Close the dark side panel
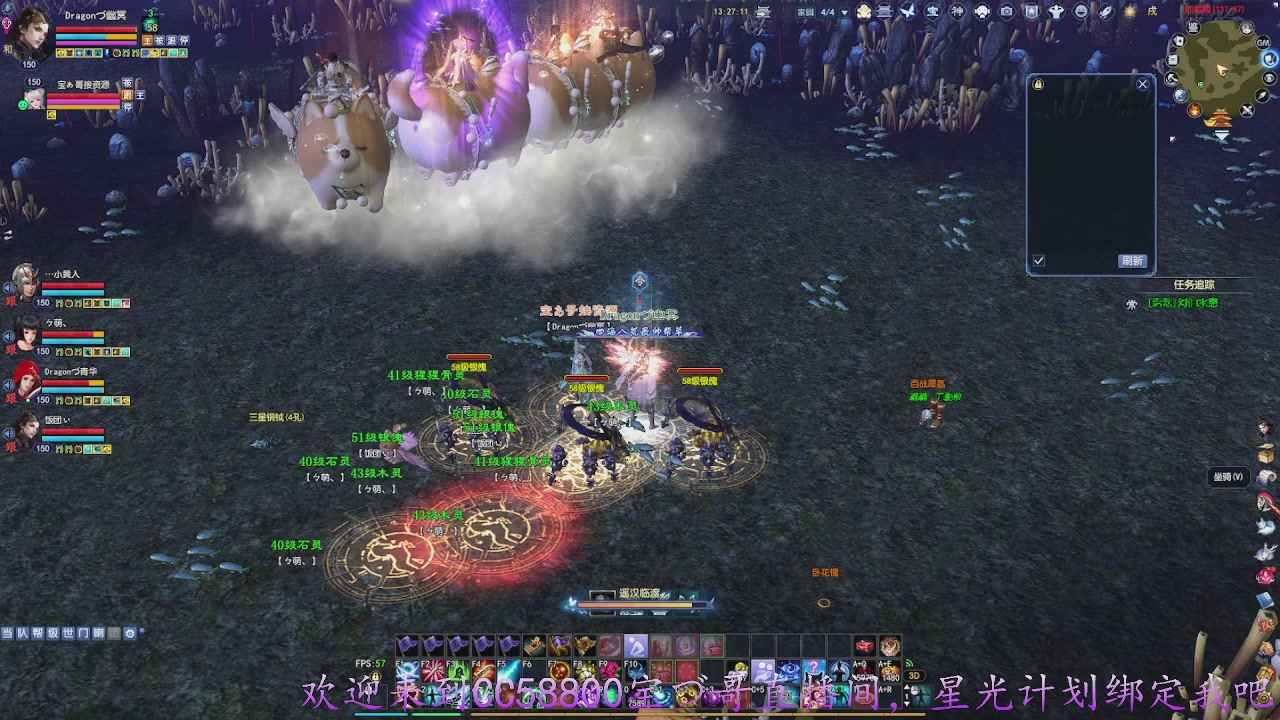This screenshot has height=720, width=1280. (x=1143, y=85)
